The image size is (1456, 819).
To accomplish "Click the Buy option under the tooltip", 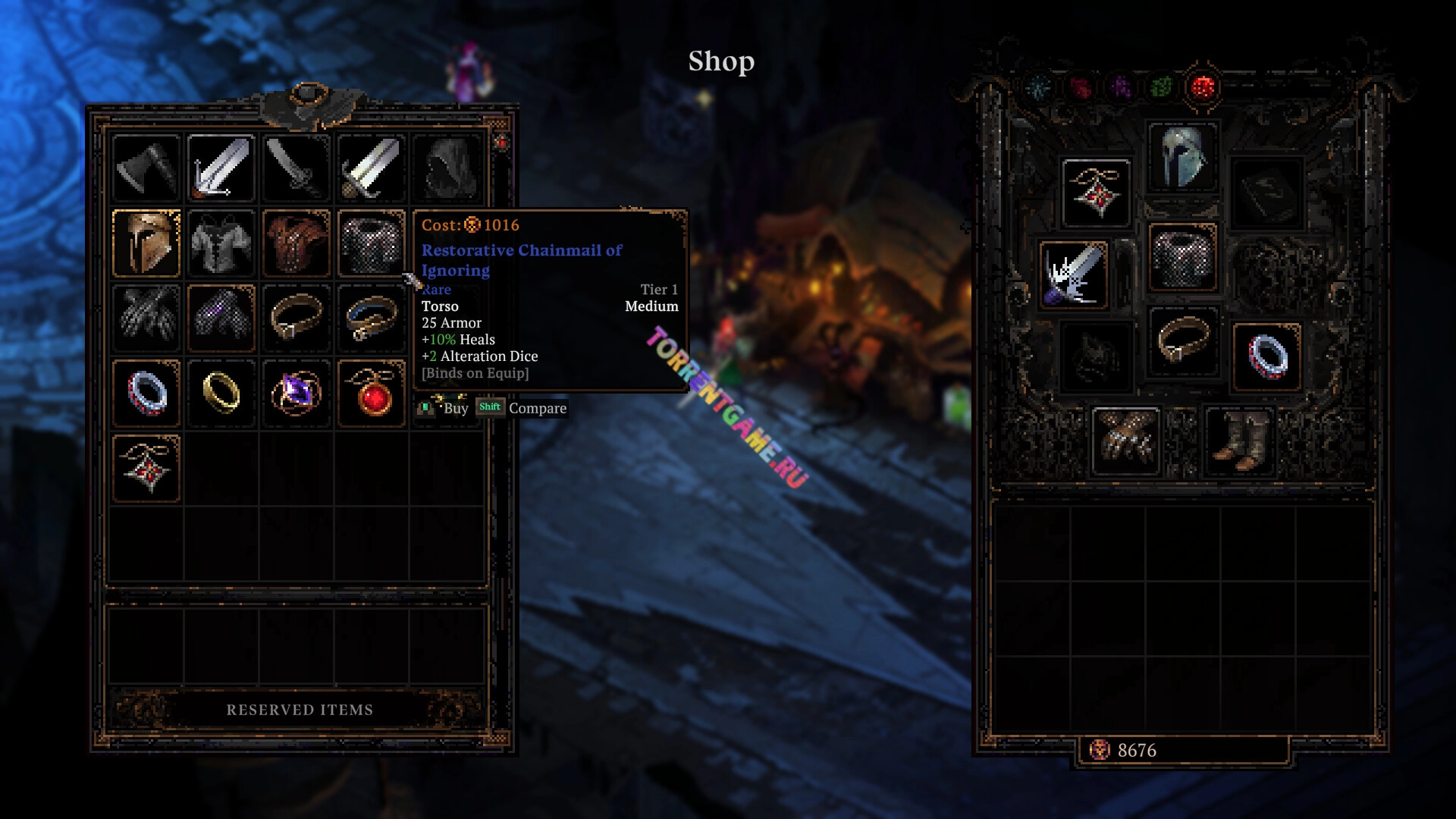I will pos(455,408).
